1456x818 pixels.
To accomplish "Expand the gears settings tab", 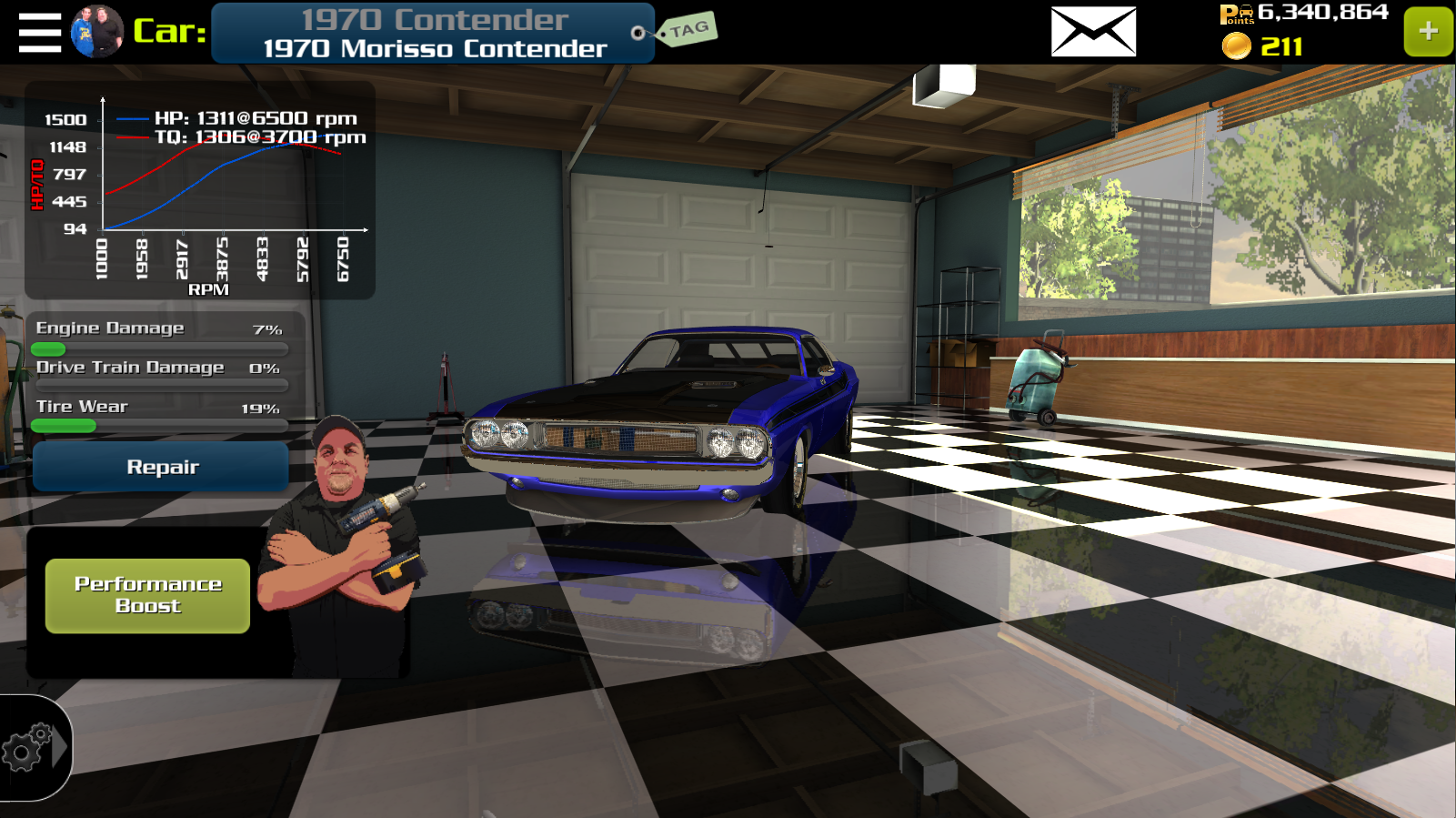I will (x=35, y=748).
